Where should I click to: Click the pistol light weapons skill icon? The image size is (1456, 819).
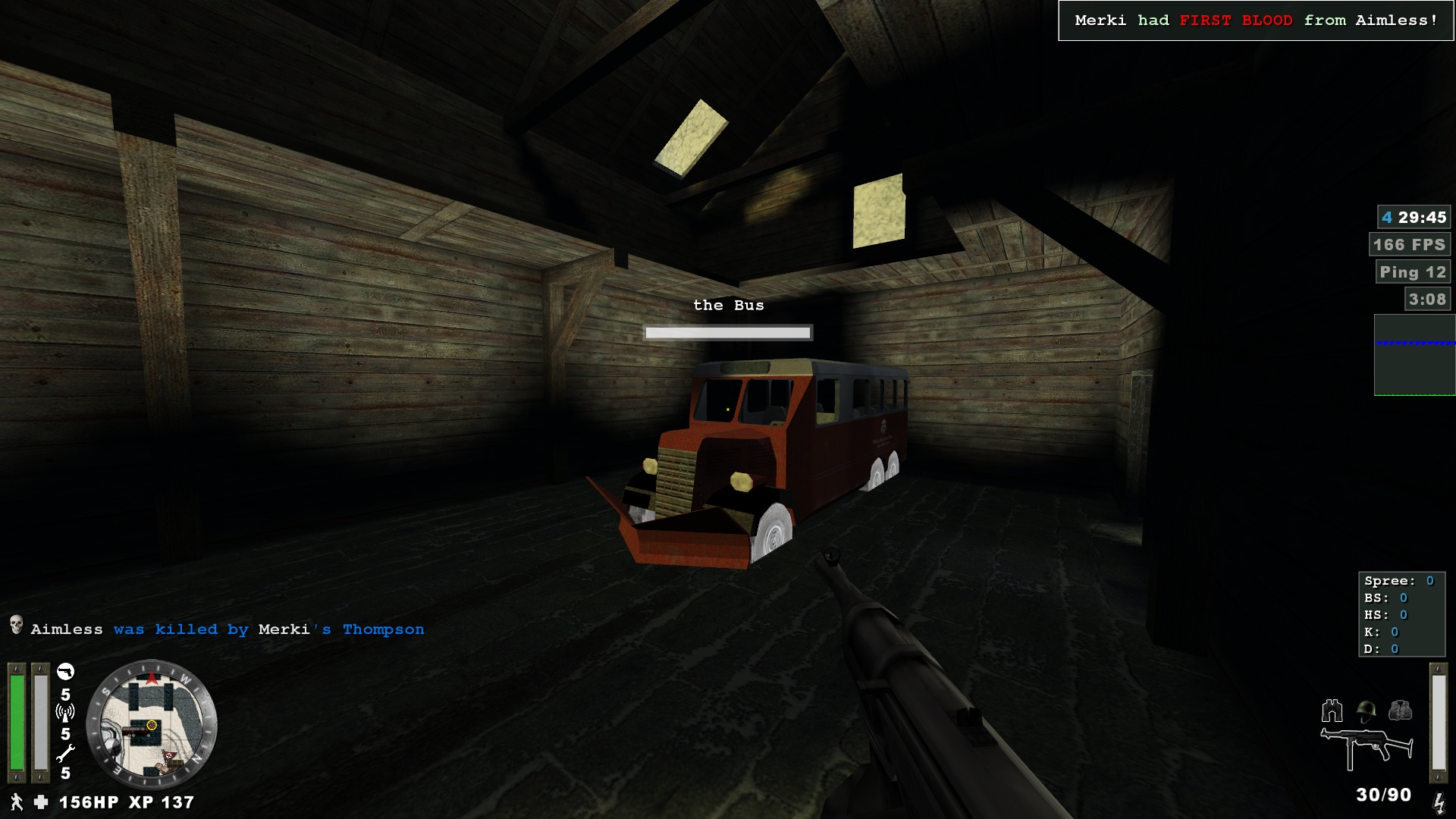pos(66,672)
